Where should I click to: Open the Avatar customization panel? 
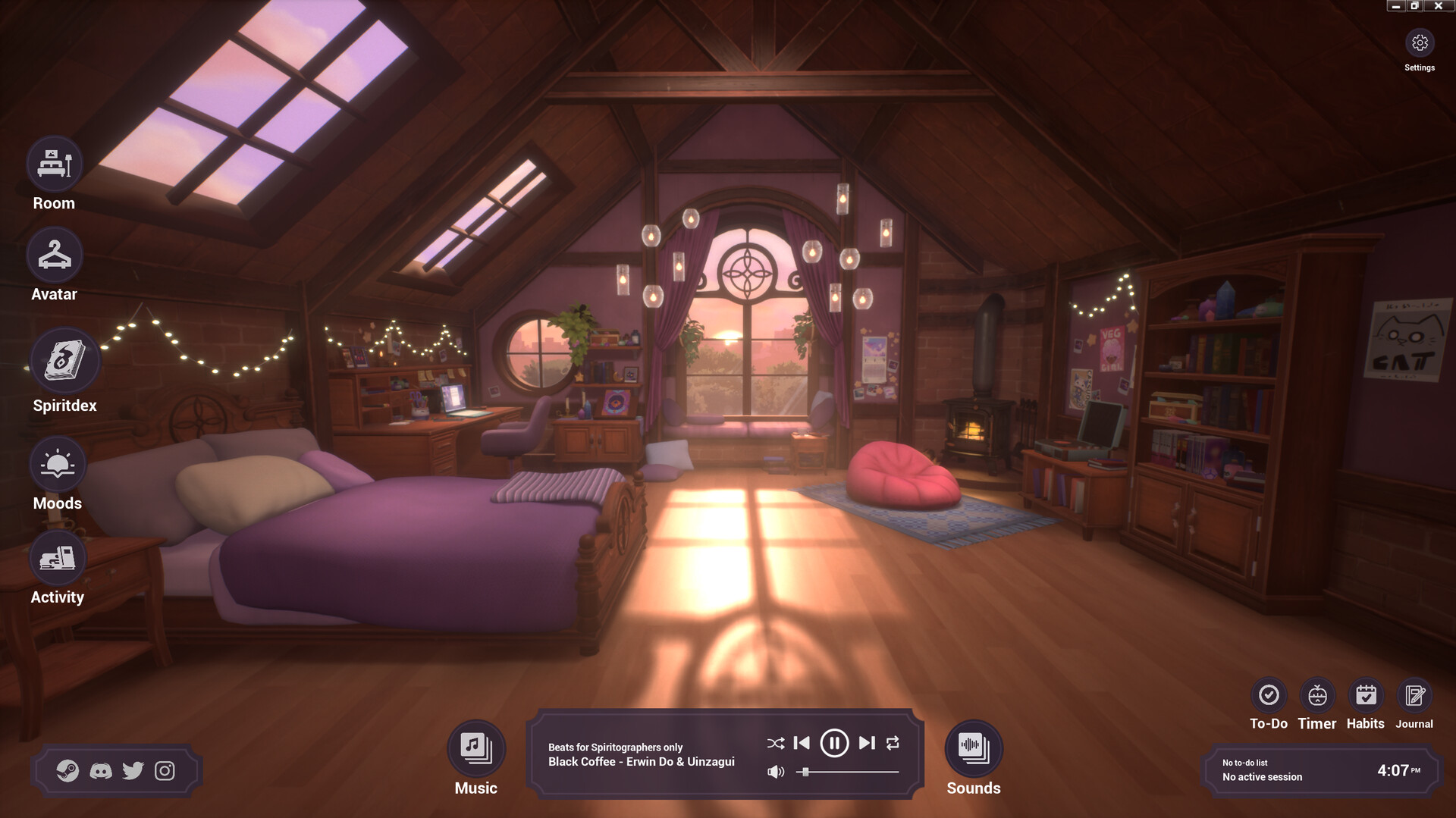(x=53, y=254)
